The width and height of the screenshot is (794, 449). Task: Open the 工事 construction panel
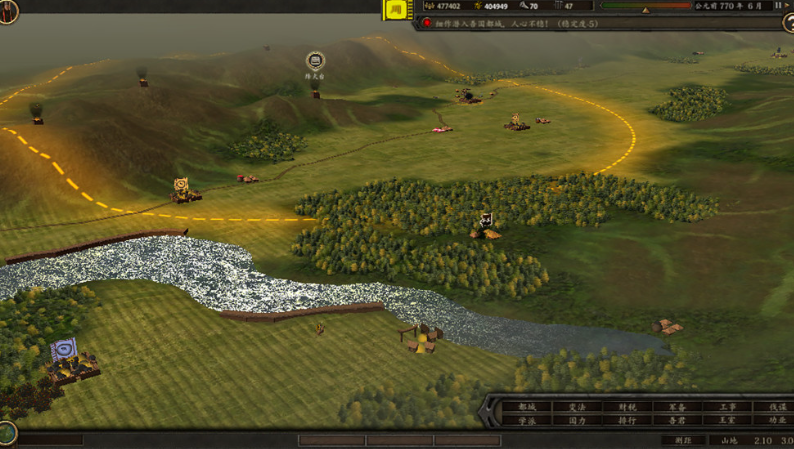727,407
